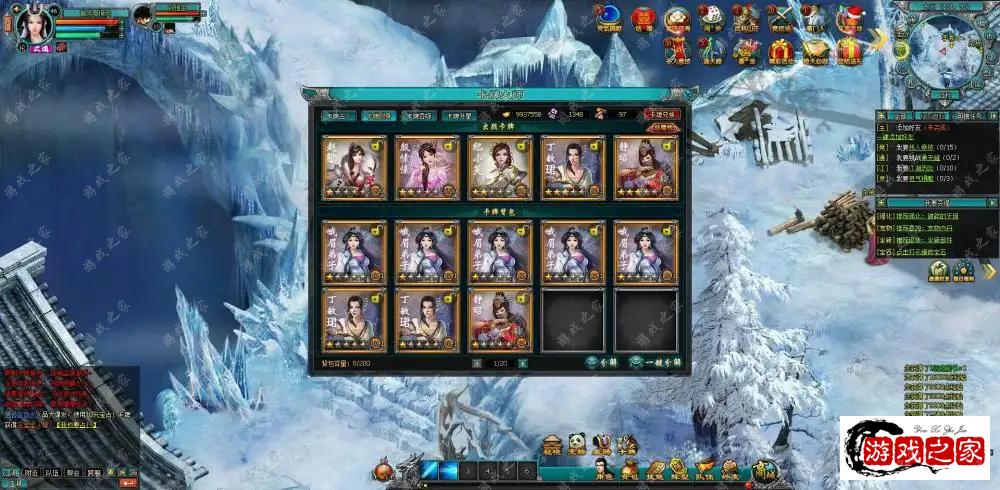Viewport: 1000px width, 490px height.
Task: Go to next card bag page arrow
Action: tap(522, 363)
